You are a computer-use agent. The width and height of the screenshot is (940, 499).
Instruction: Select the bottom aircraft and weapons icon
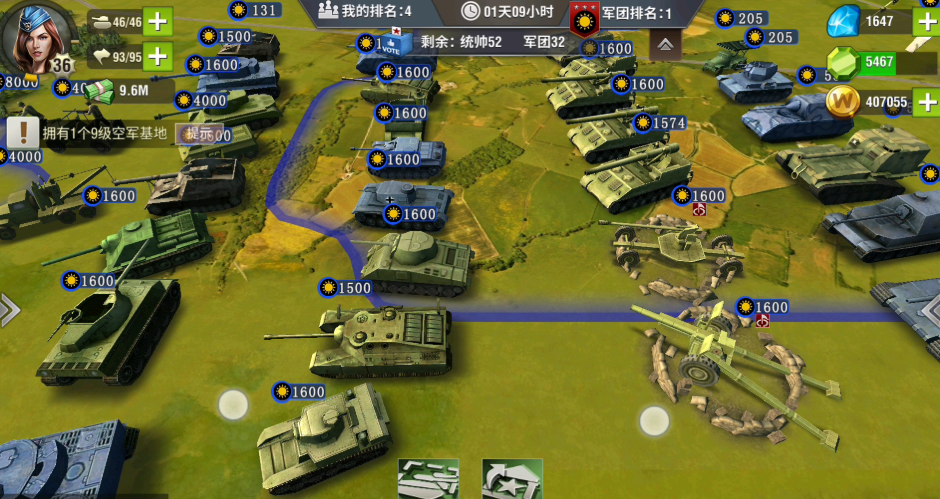coord(428,480)
